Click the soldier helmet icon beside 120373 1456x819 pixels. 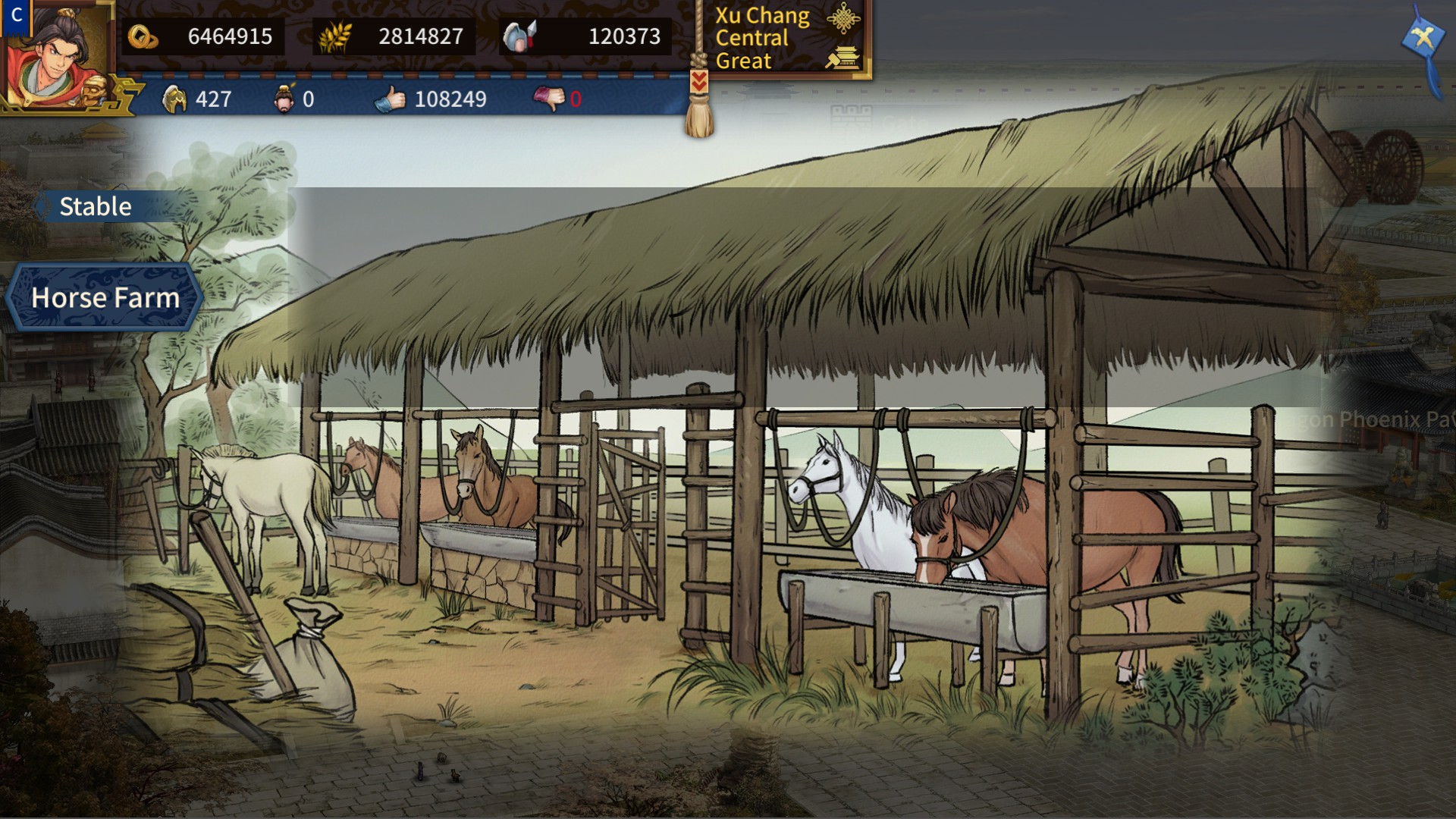pyautogui.click(x=519, y=33)
